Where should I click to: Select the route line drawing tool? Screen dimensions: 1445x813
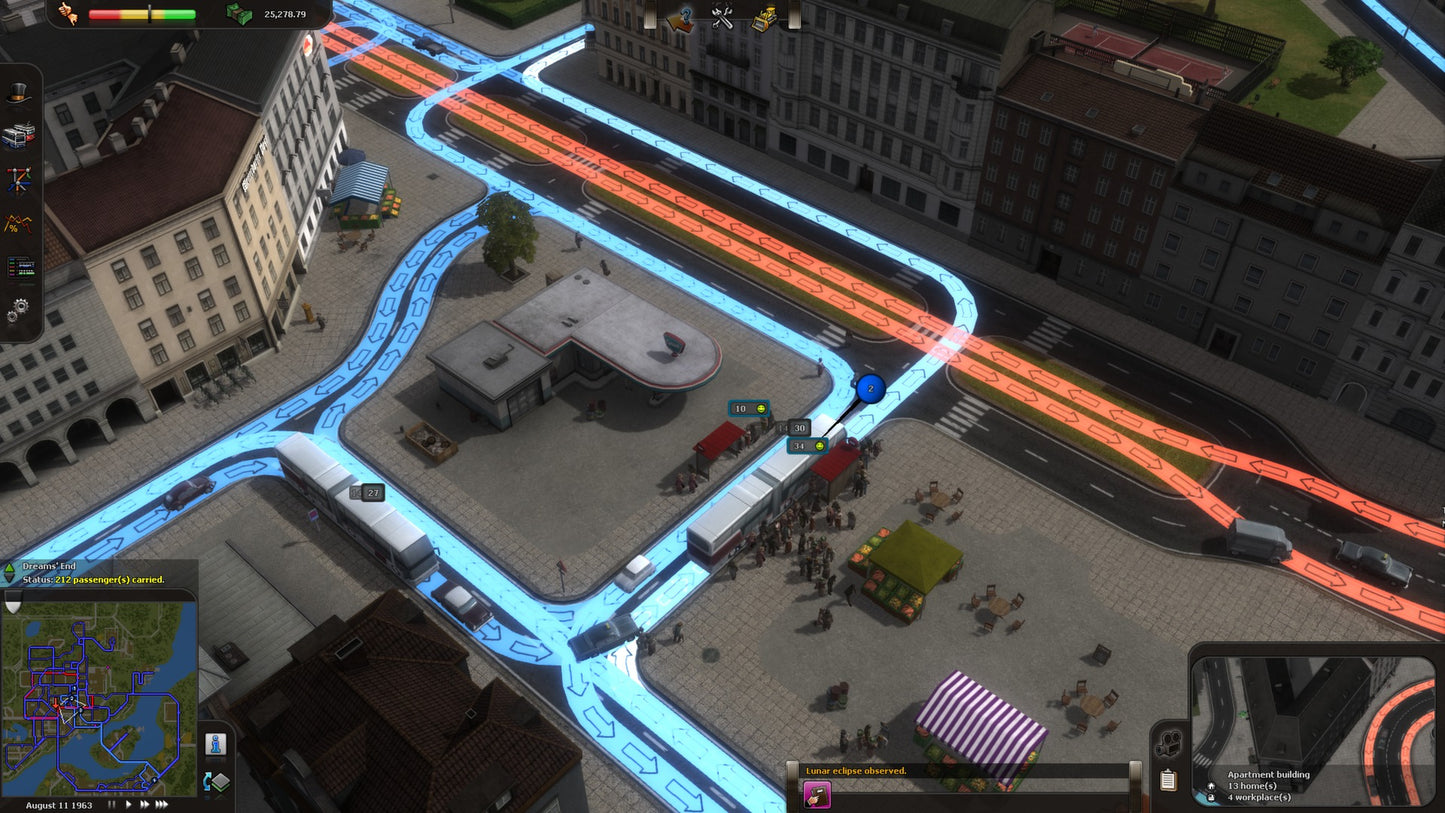point(18,178)
